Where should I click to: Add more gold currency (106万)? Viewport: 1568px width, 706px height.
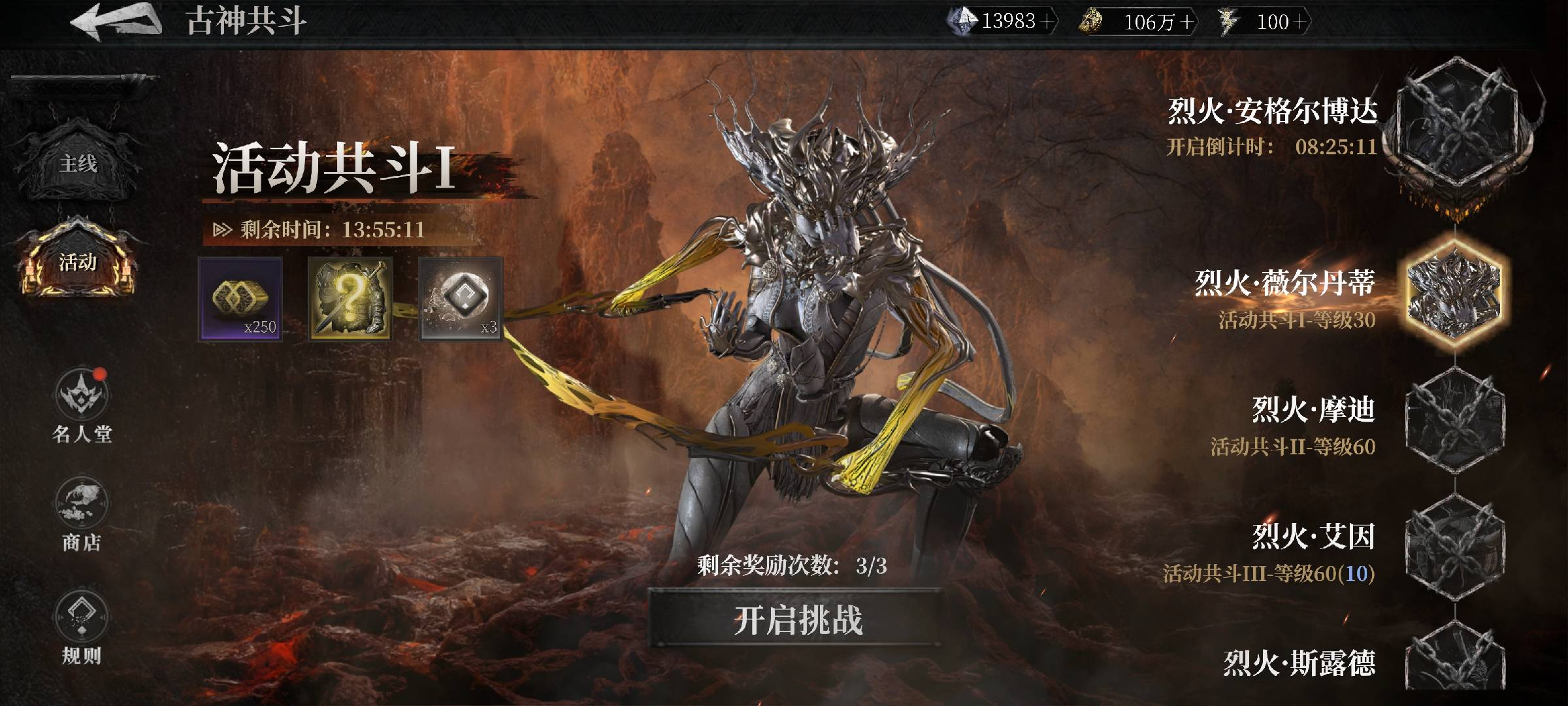pos(1186,23)
